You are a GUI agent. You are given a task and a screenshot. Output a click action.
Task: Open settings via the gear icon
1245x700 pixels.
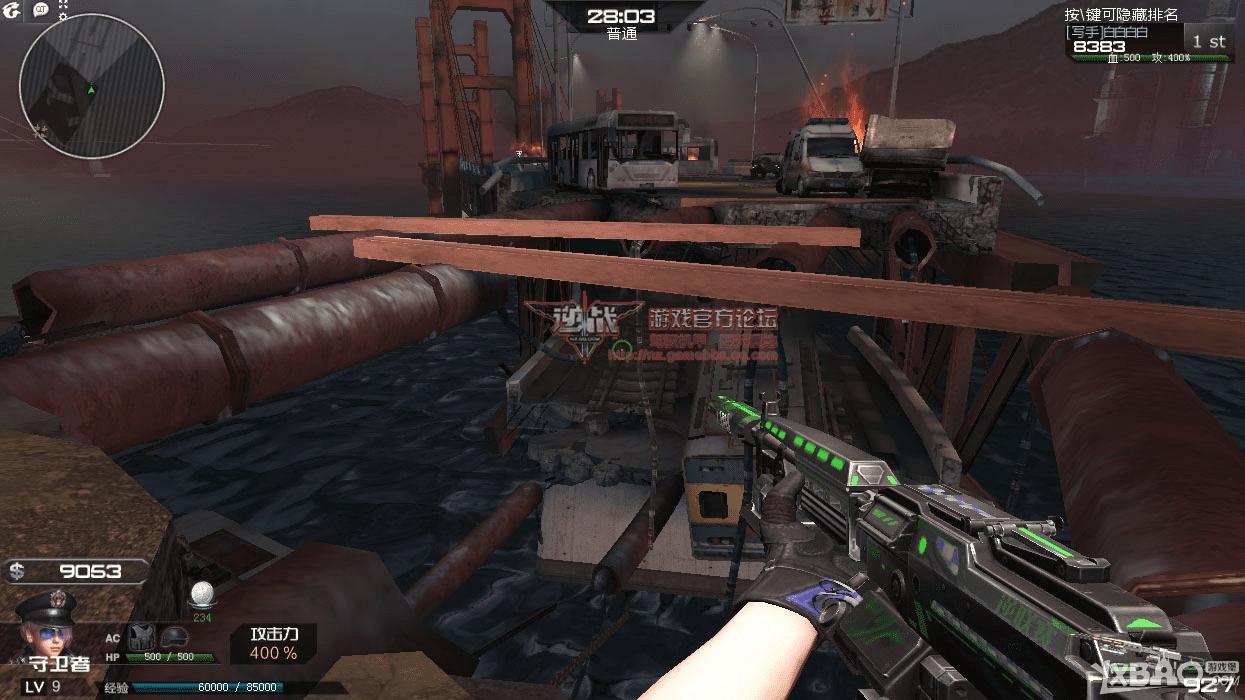[64, 17]
